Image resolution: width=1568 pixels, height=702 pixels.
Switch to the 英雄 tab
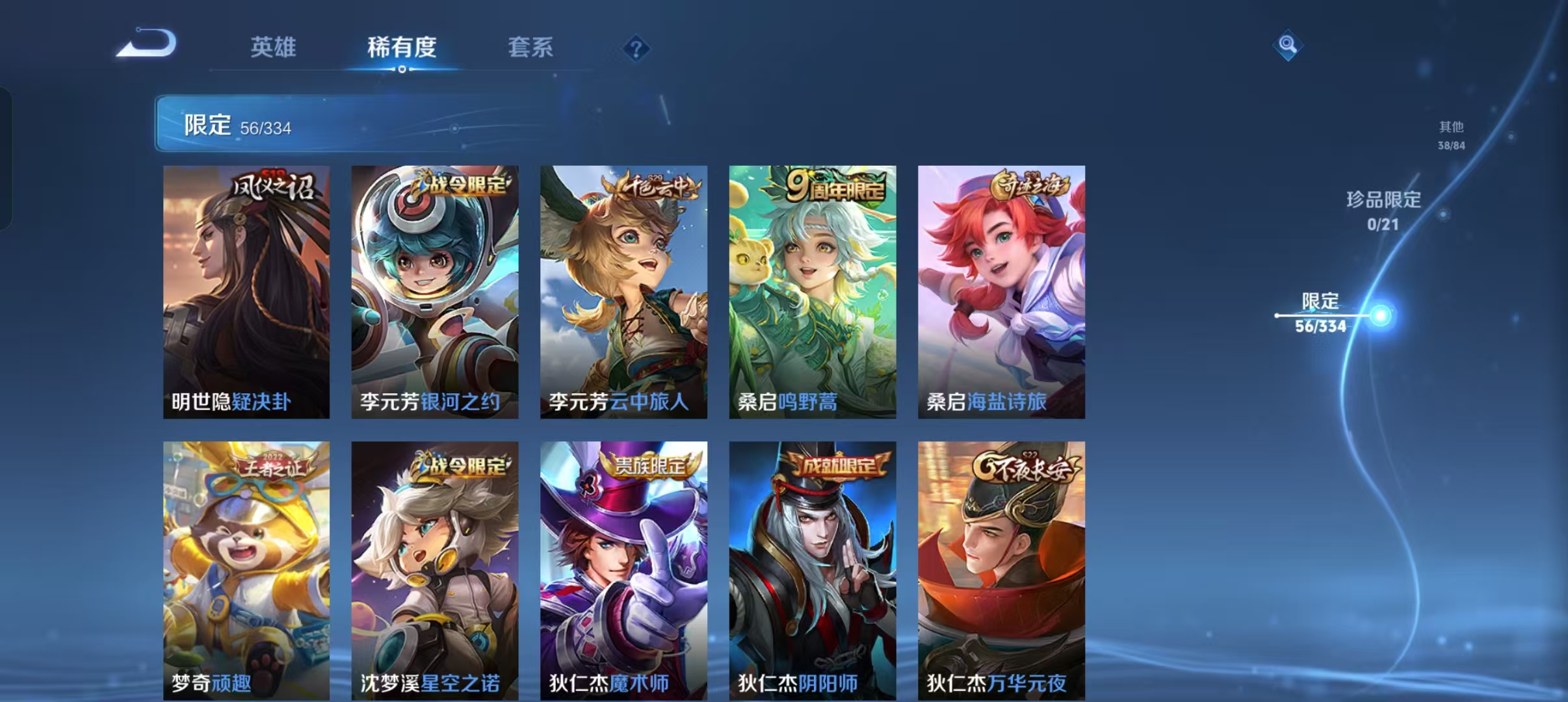pos(274,47)
